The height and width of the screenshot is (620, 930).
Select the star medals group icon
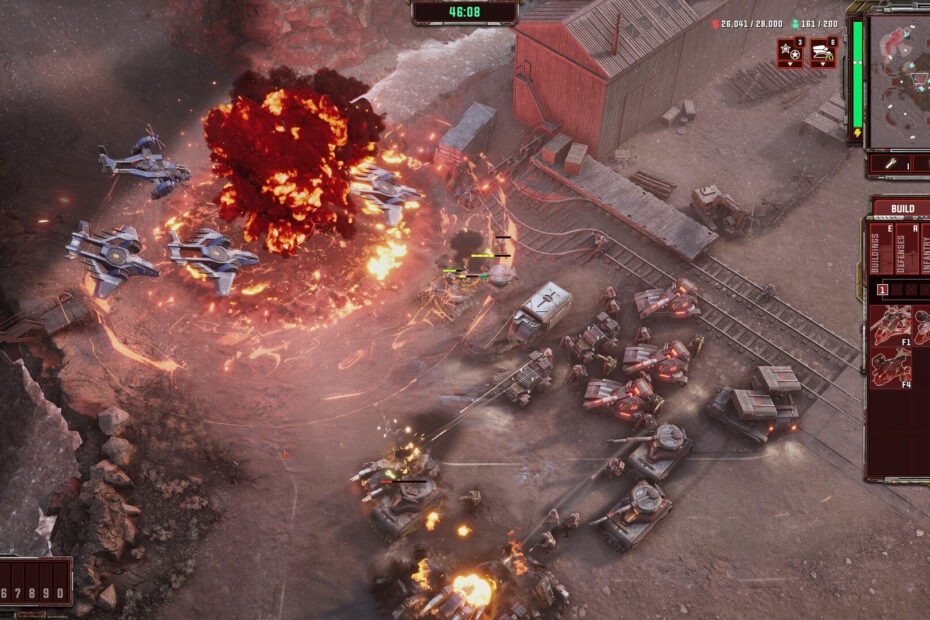pos(790,52)
